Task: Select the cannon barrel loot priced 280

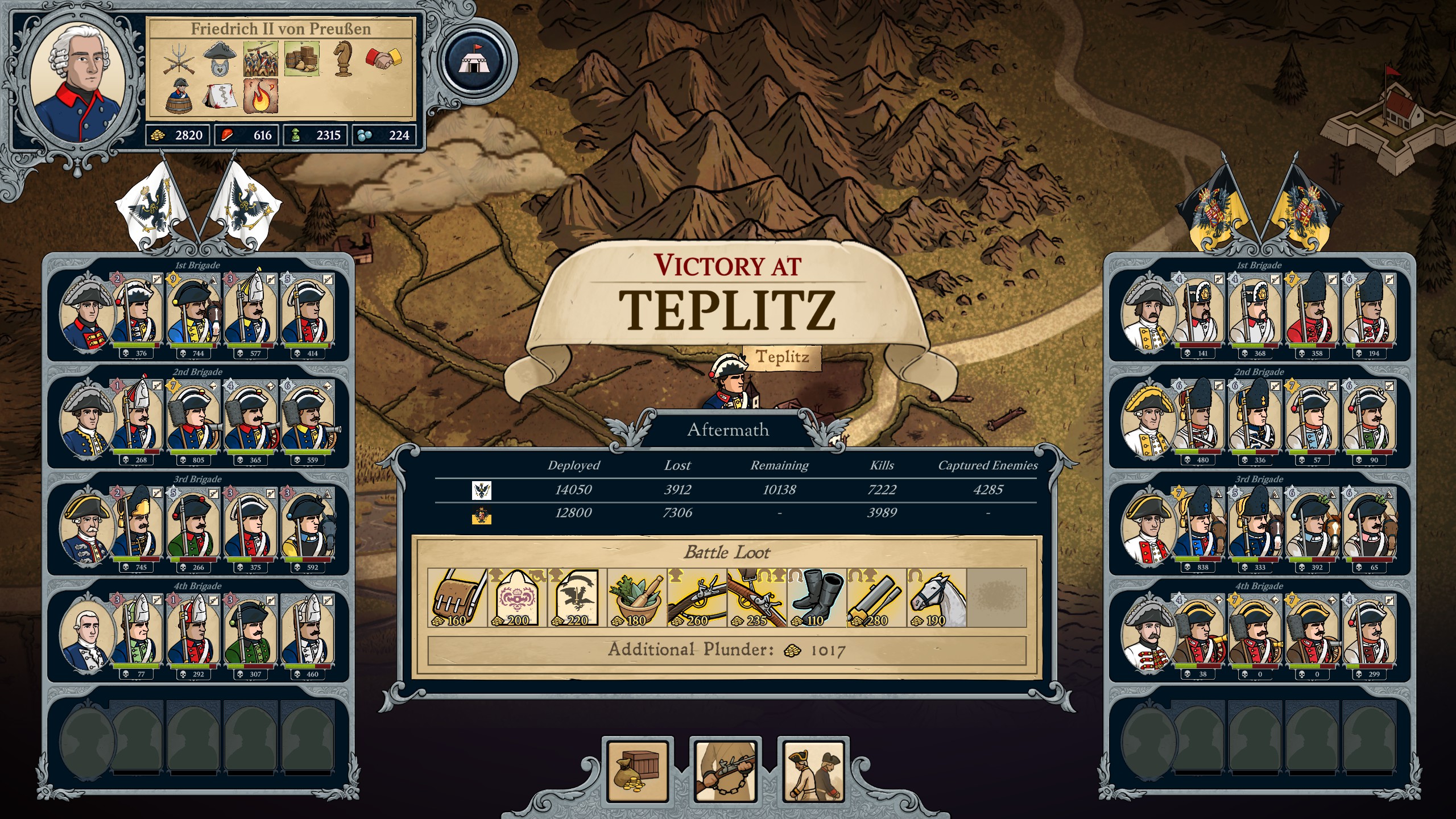Action: coord(876,597)
